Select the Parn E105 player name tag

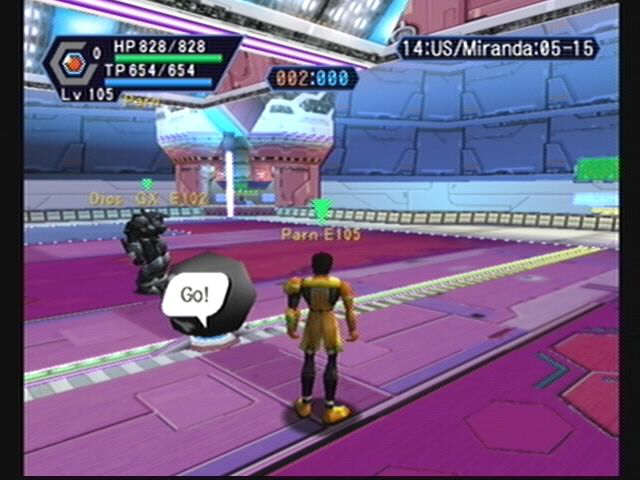coord(320,234)
